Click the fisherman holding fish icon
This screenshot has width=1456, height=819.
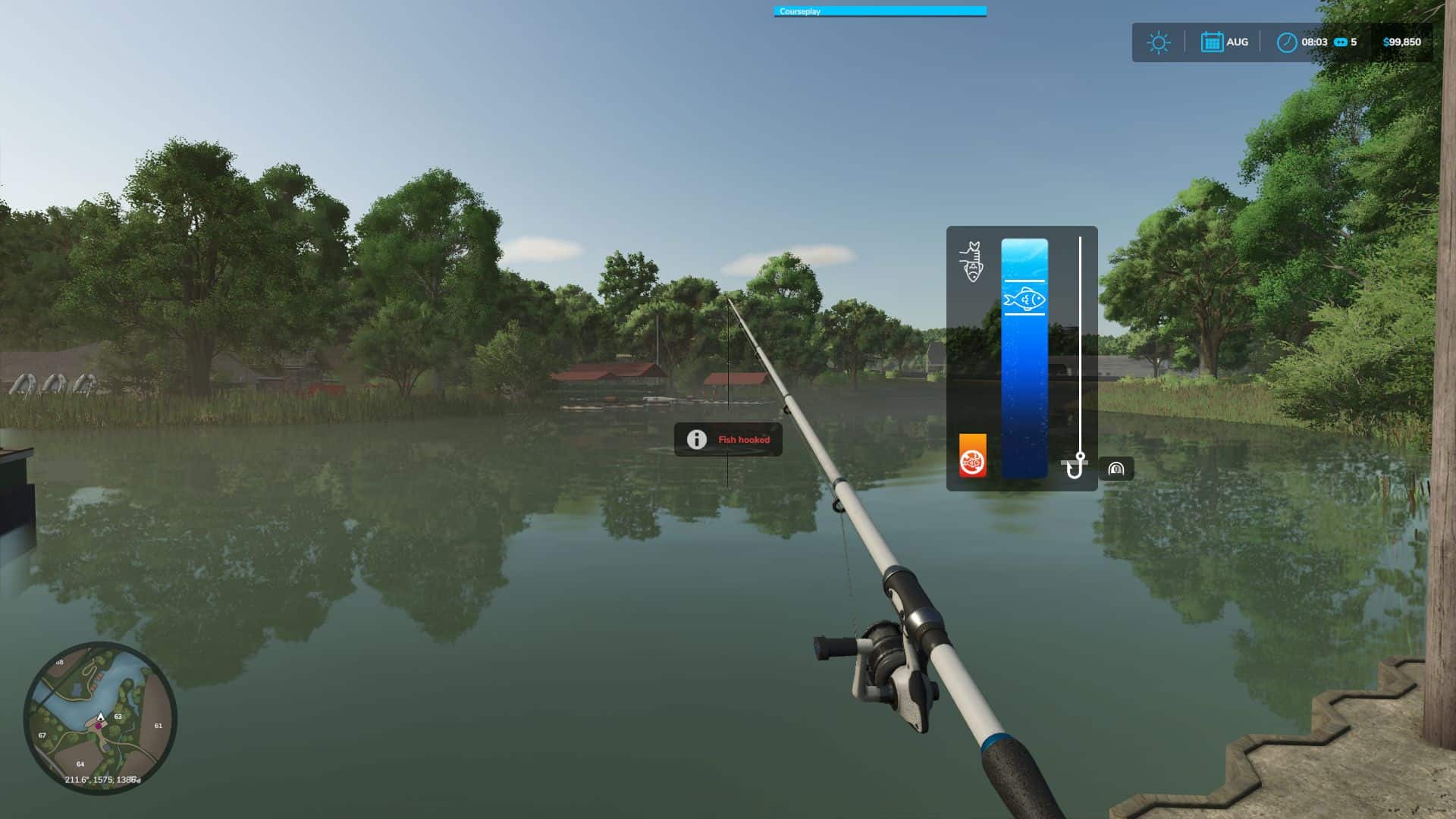point(973,262)
